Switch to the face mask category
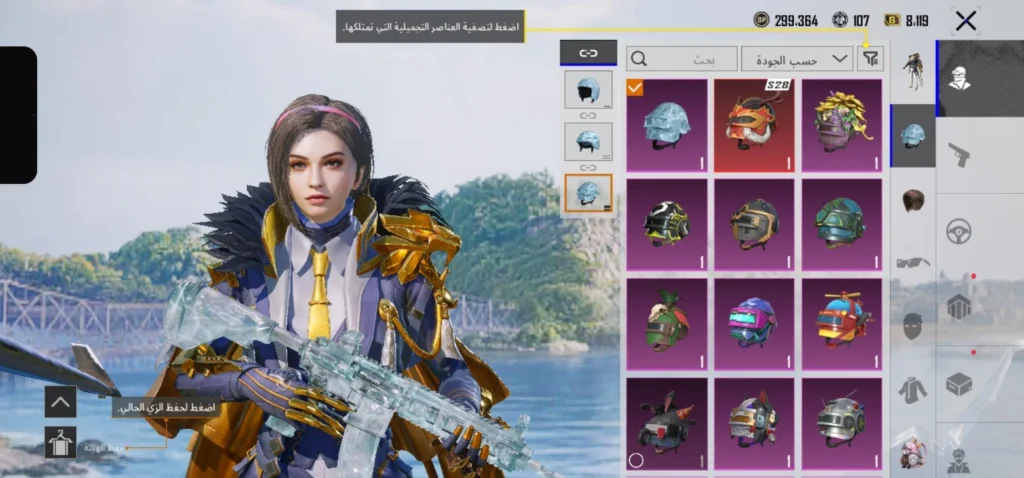 point(913,326)
